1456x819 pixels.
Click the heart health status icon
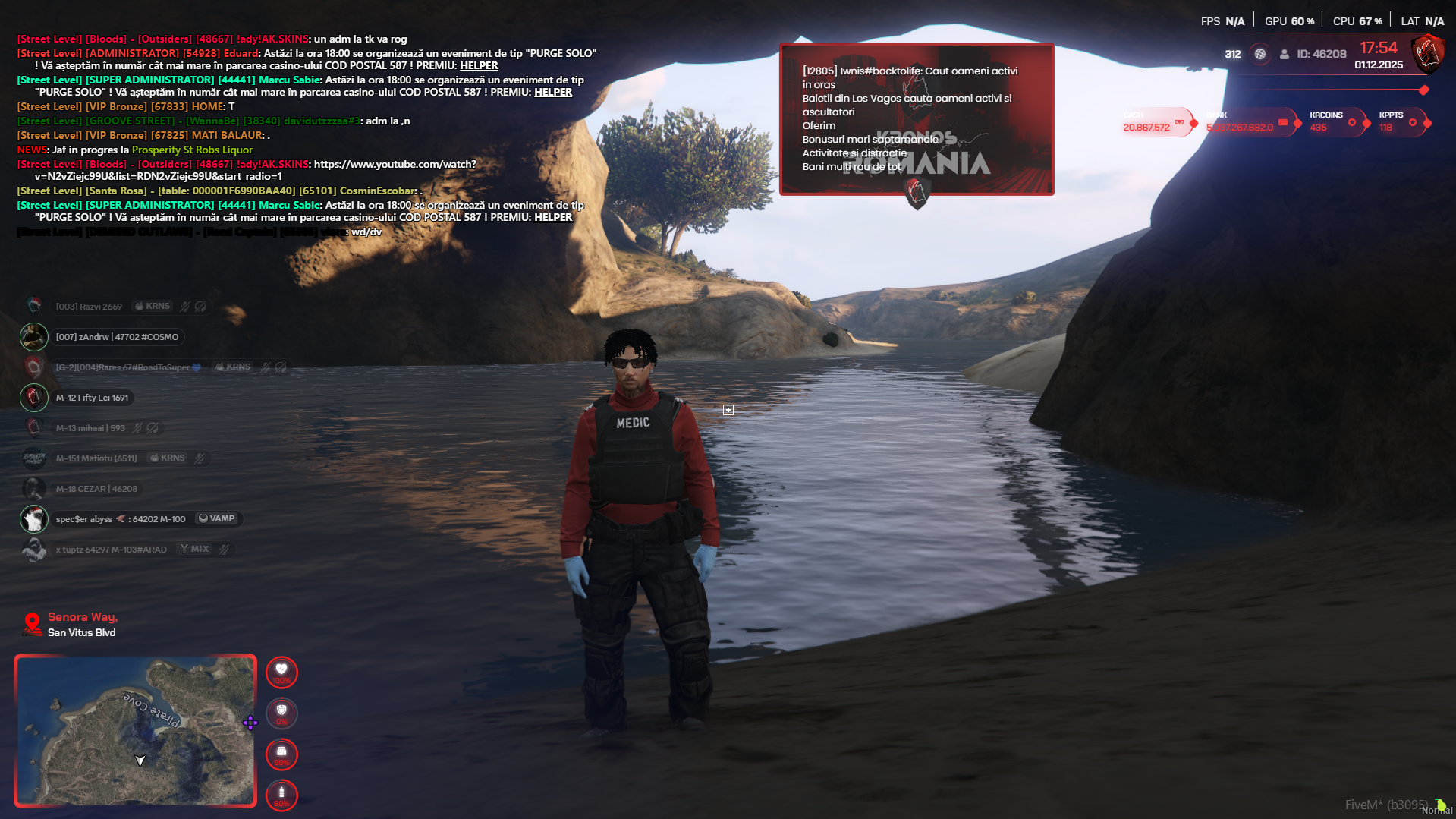coord(281,672)
